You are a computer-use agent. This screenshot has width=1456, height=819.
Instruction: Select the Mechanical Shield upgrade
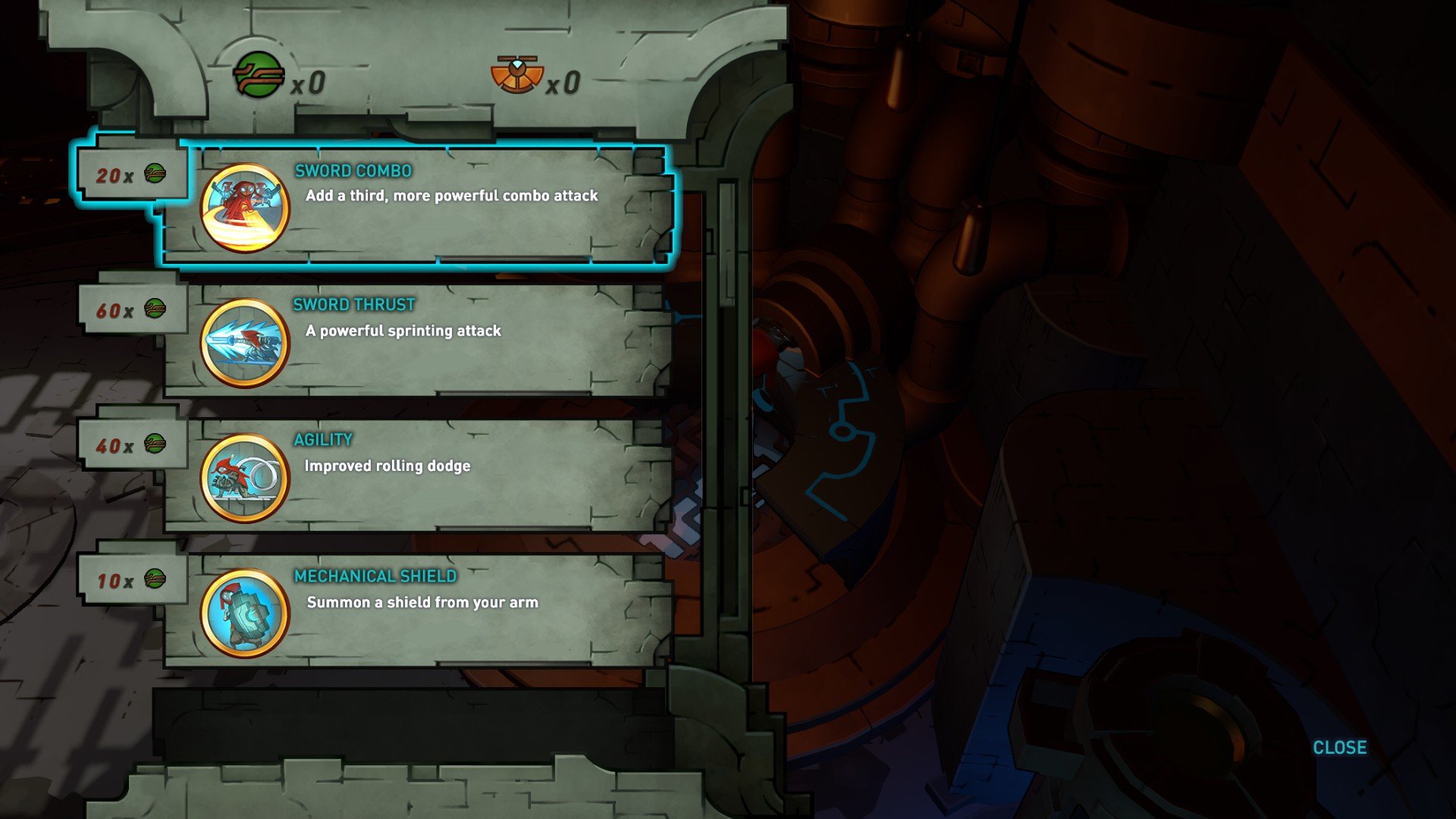click(x=417, y=610)
